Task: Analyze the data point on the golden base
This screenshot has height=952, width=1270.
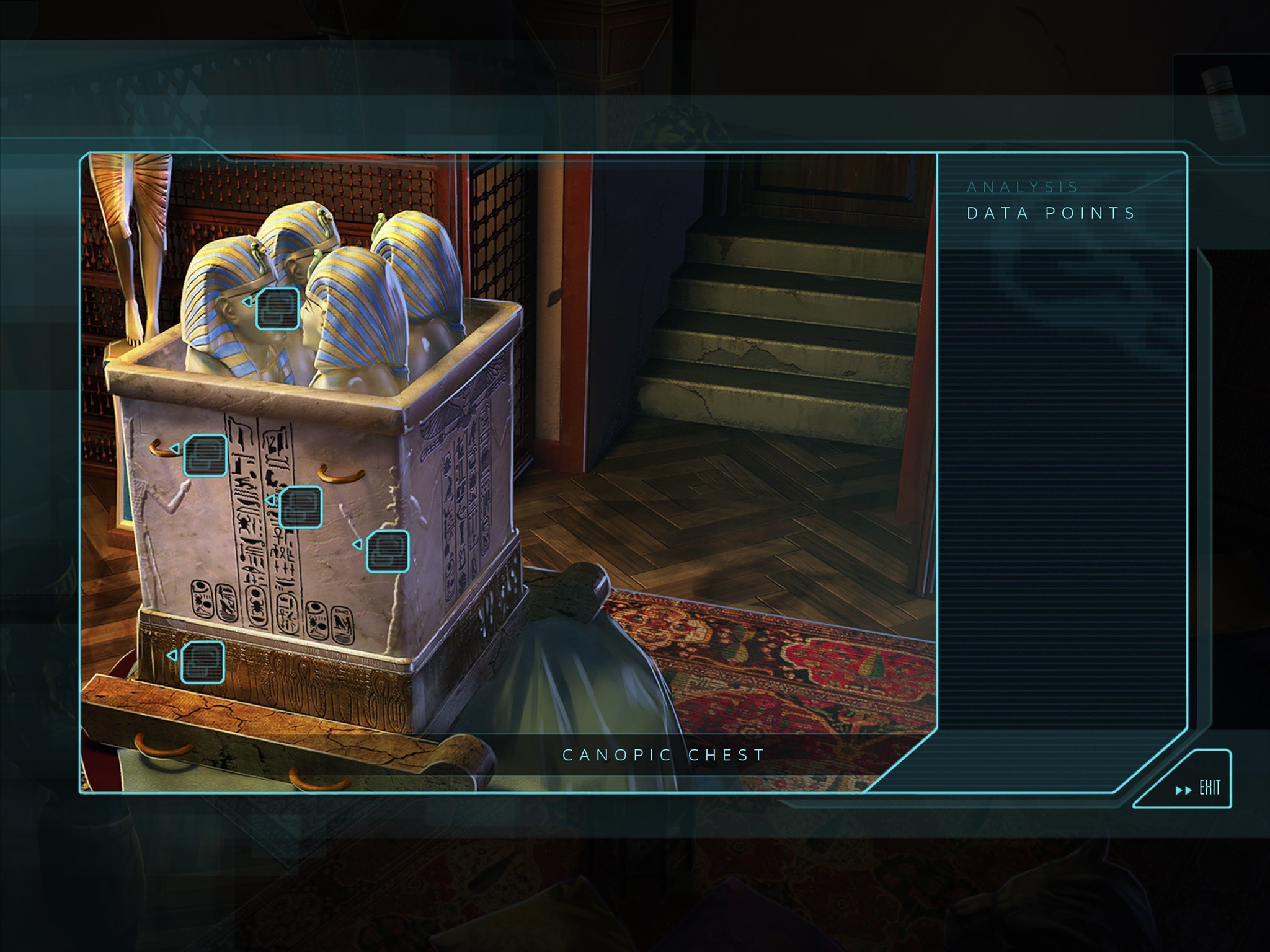Action: [x=202, y=662]
